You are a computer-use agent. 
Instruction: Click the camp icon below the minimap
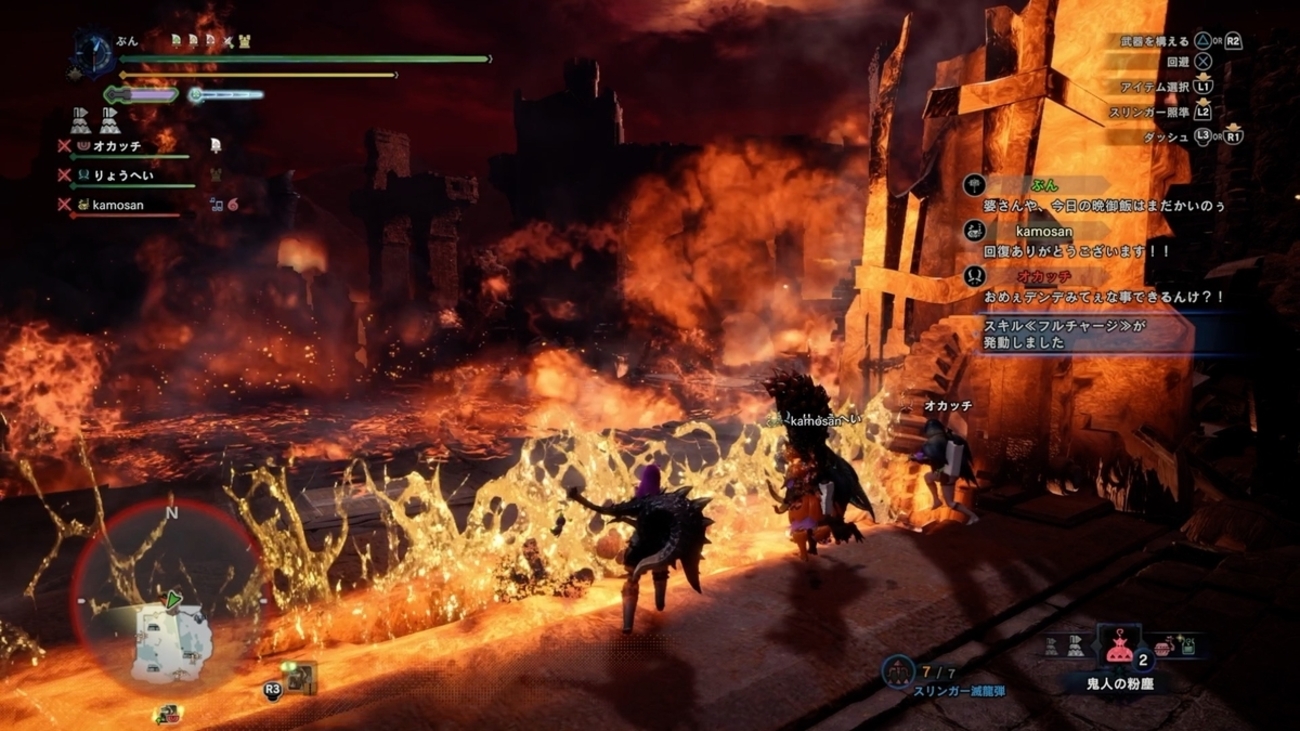click(167, 715)
